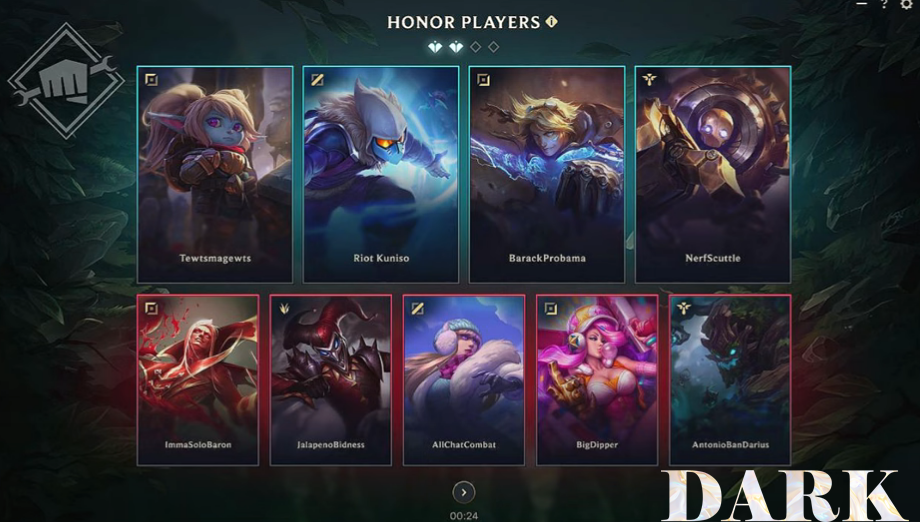Show the Honor Players info tooltip icon
920x522 pixels.
click(x=551, y=22)
